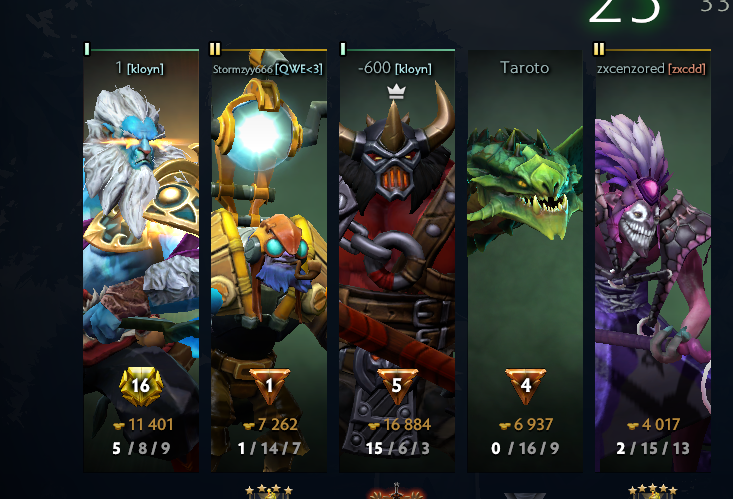Click the bronze level 4 badge
The width and height of the screenshot is (733, 499).
[x=525, y=386]
